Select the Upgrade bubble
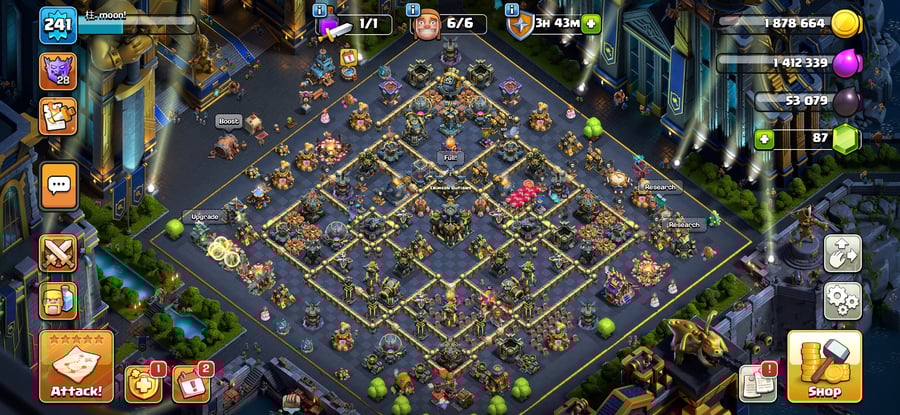 pos(205,216)
